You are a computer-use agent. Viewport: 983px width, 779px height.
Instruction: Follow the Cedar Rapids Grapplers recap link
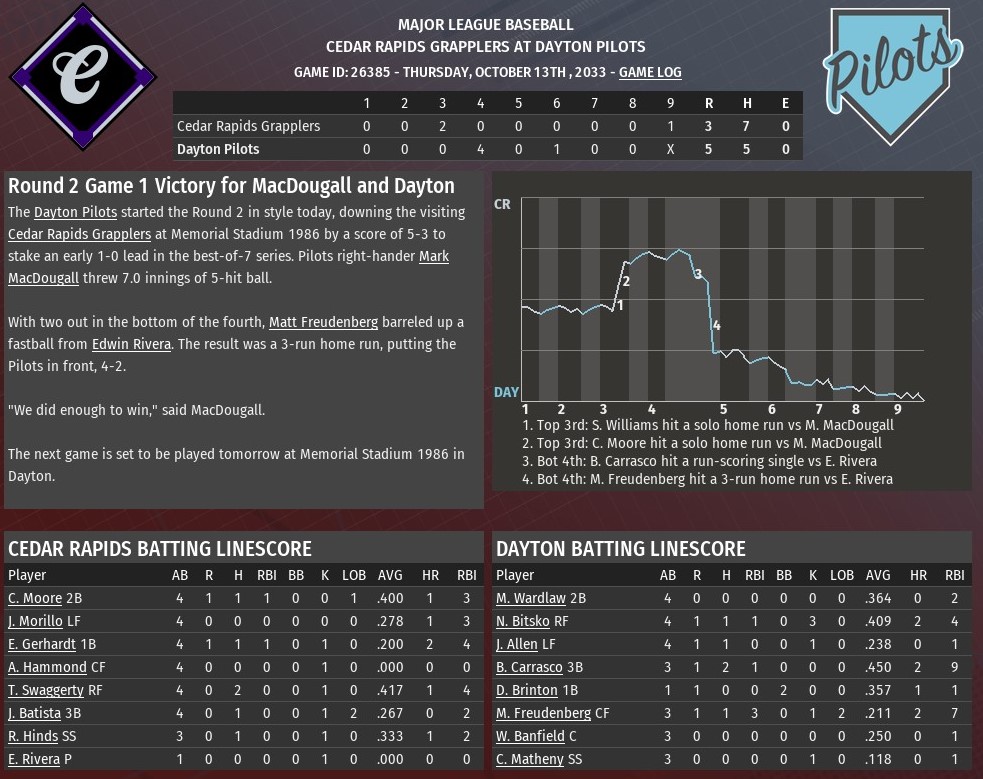tap(80, 234)
